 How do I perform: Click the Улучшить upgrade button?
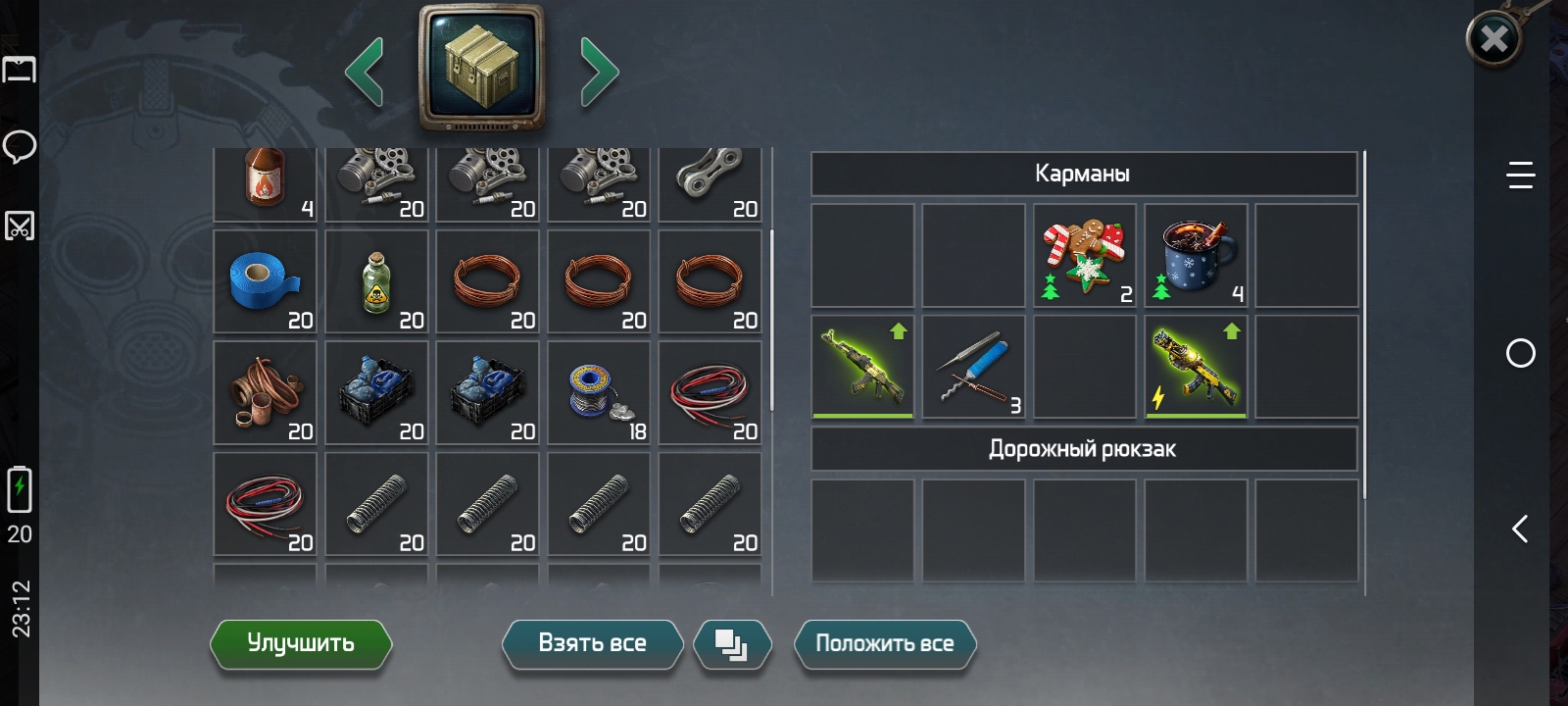301,643
